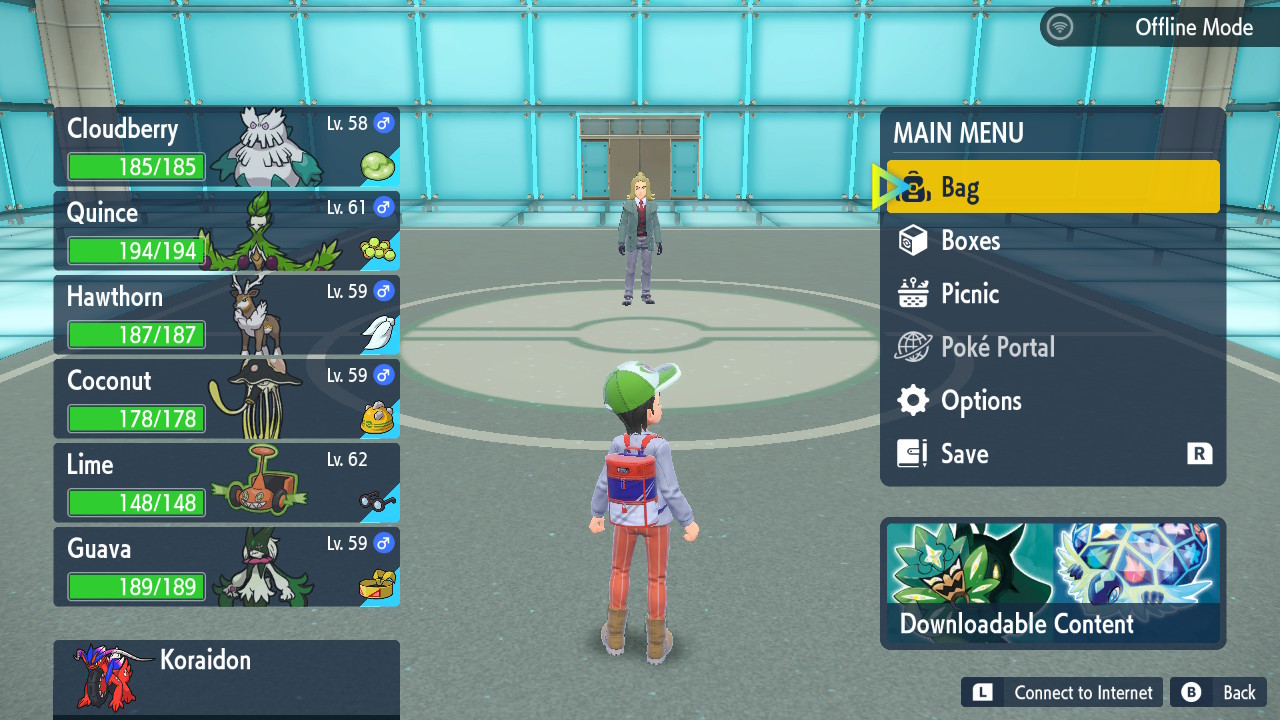
Task: Click Back to close the menu
Action: pyautogui.click(x=1218, y=692)
